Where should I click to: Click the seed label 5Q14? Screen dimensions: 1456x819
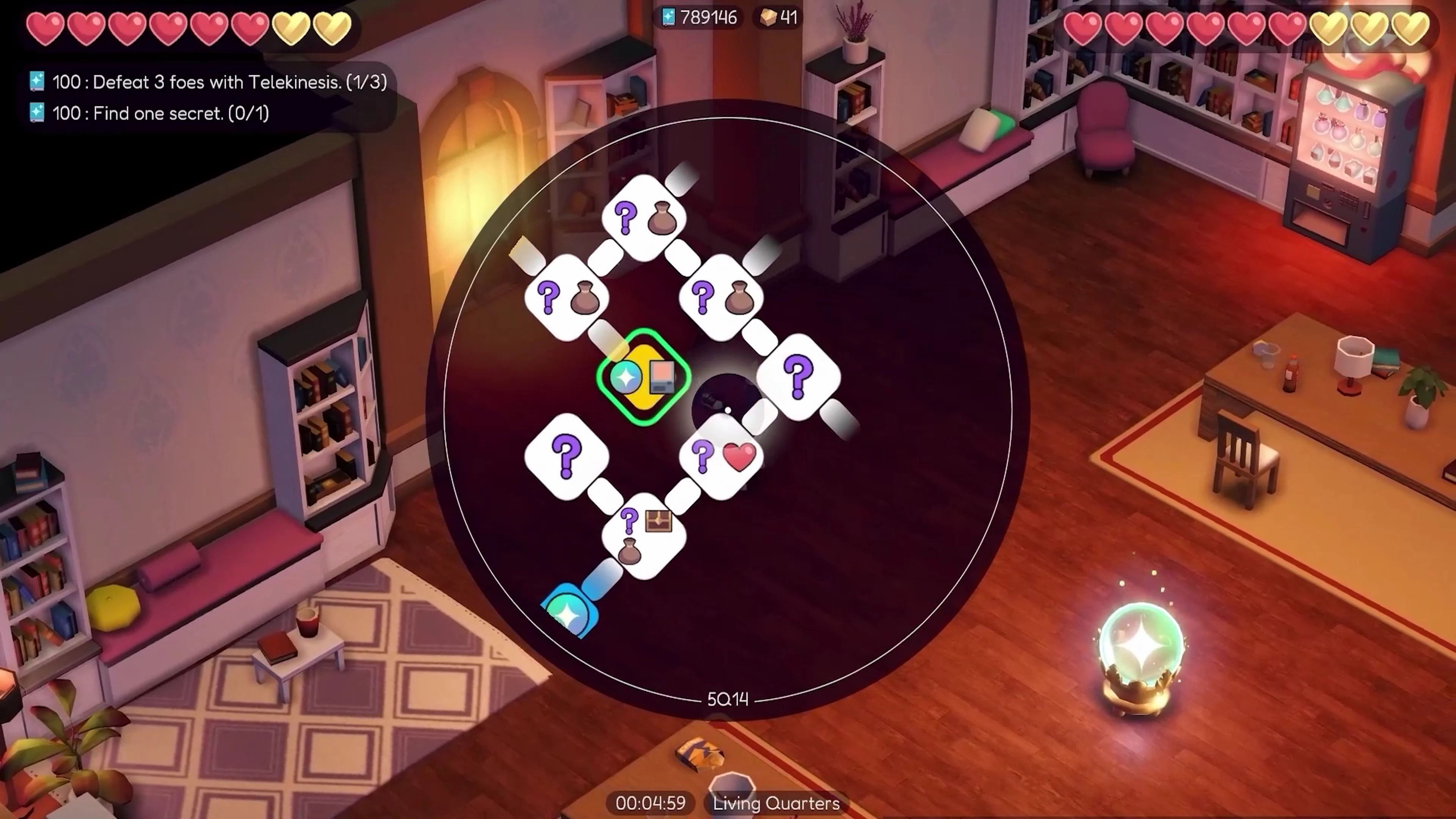pos(728,700)
